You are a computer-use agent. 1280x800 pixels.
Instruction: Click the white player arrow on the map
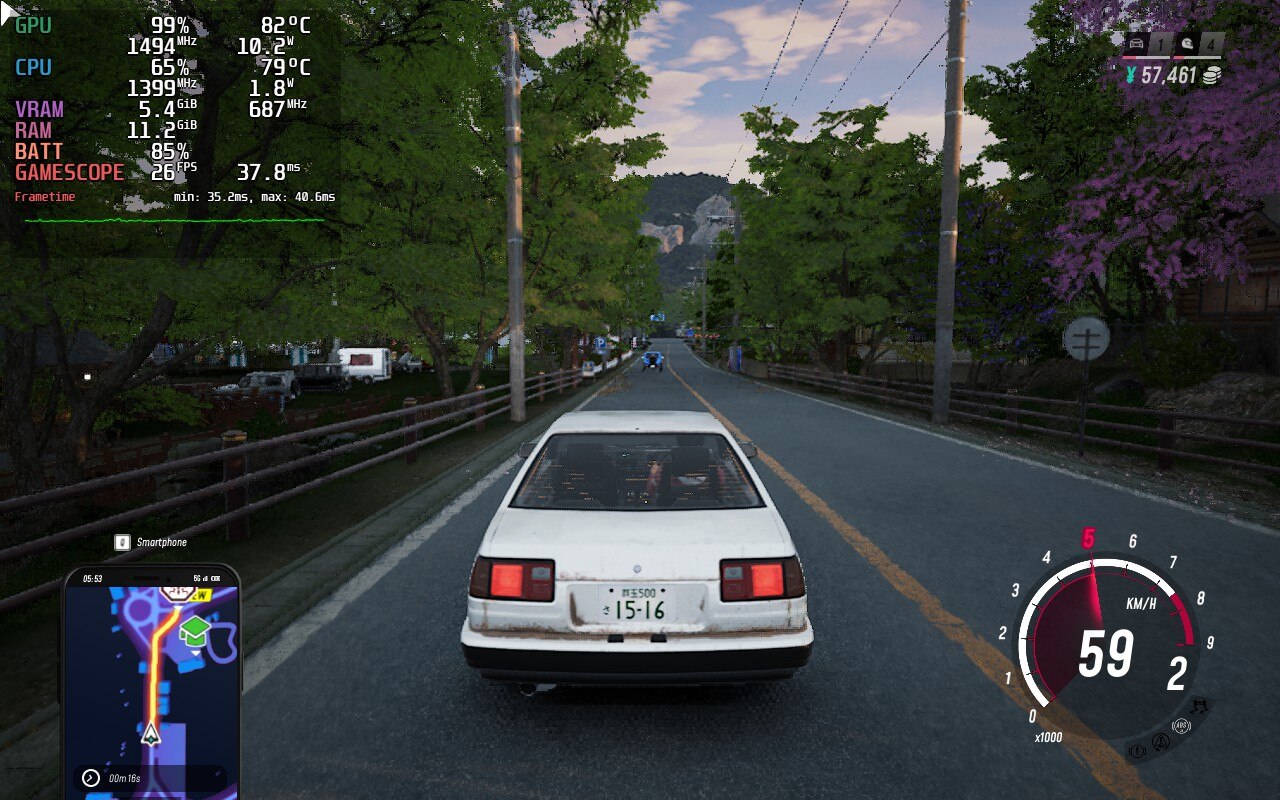(151, 735)
